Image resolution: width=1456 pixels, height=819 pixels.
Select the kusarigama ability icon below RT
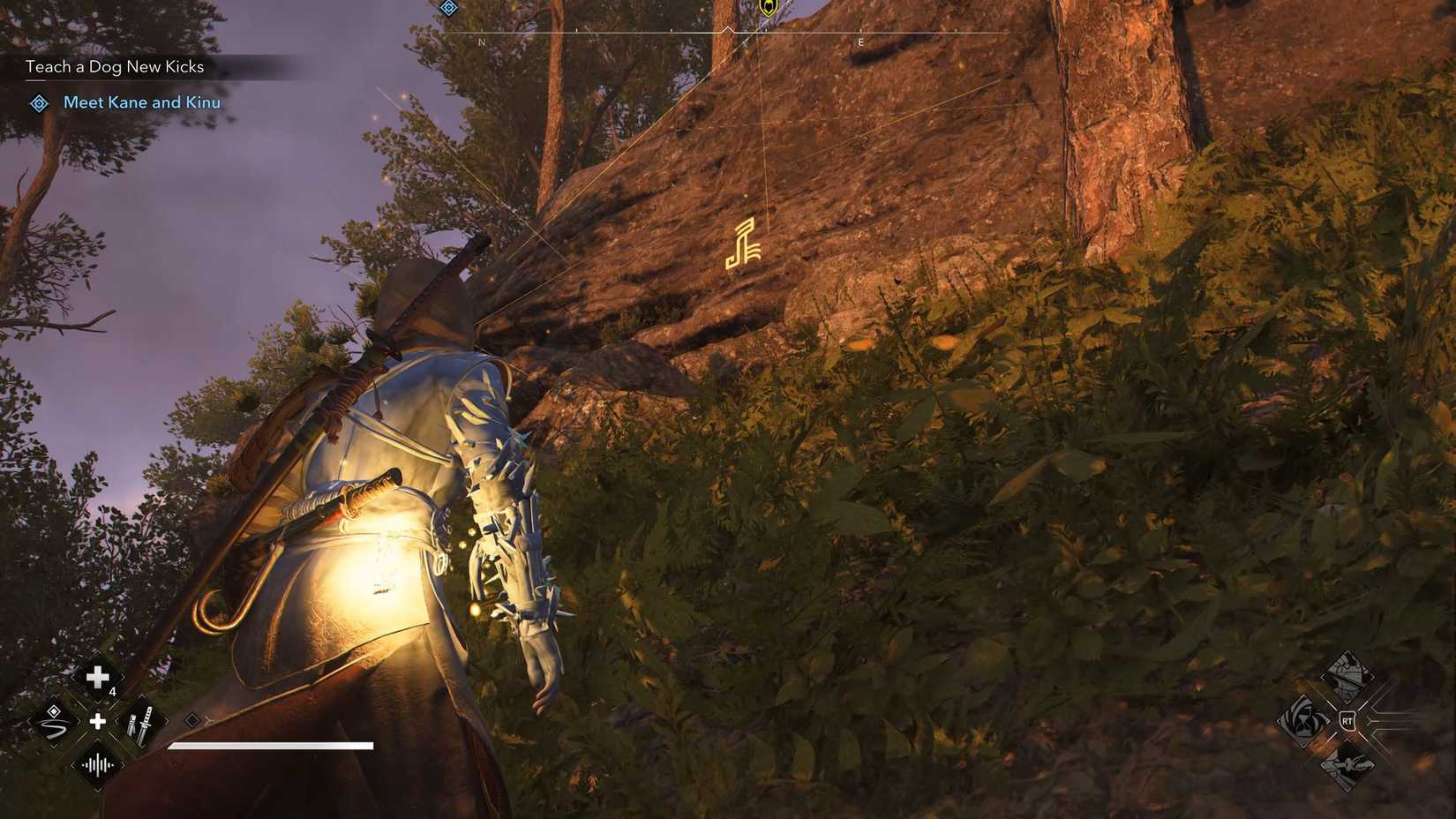point(1347,766)
